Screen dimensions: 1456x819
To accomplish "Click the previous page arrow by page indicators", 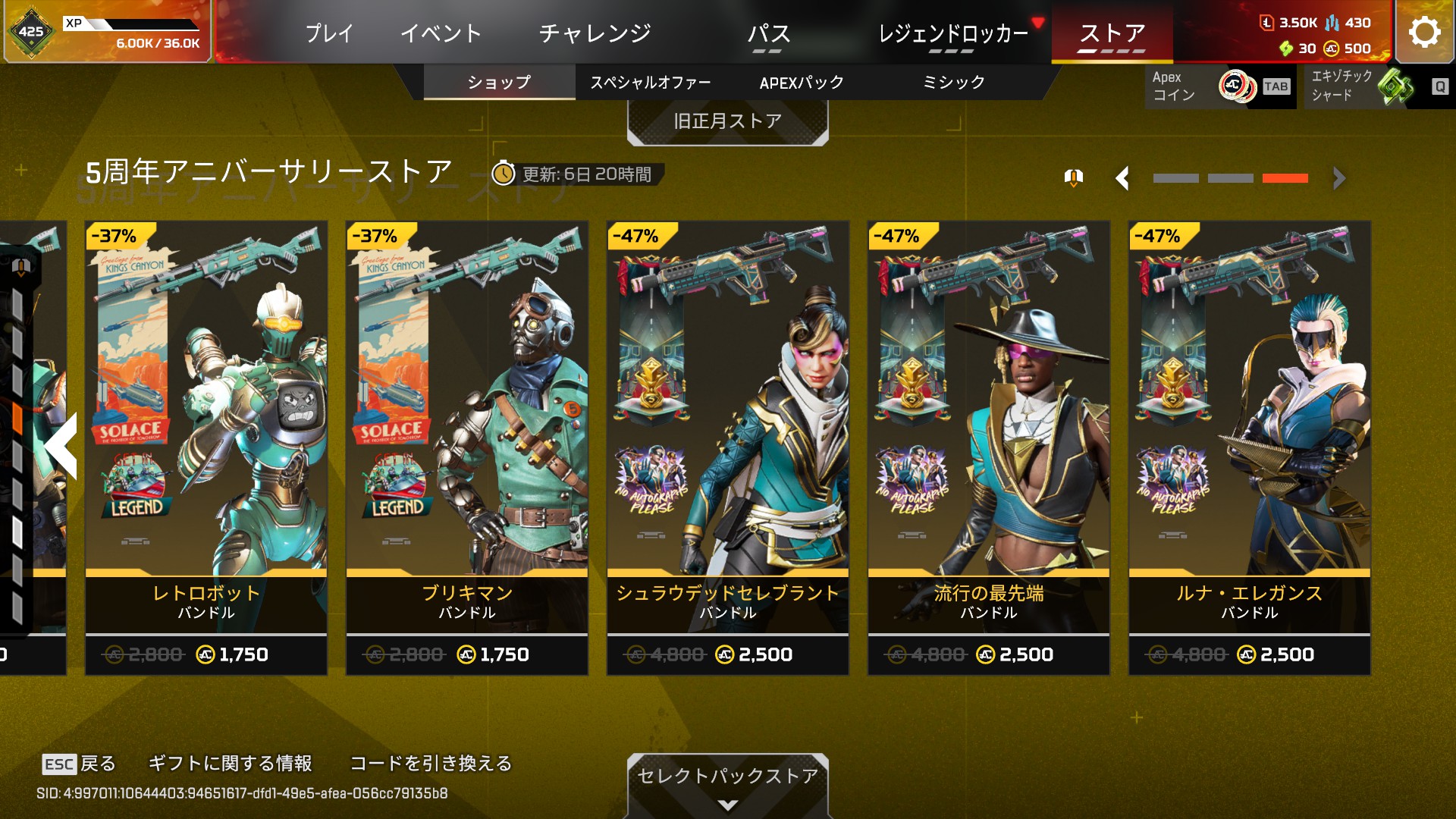I will [x=1123, y=179].
